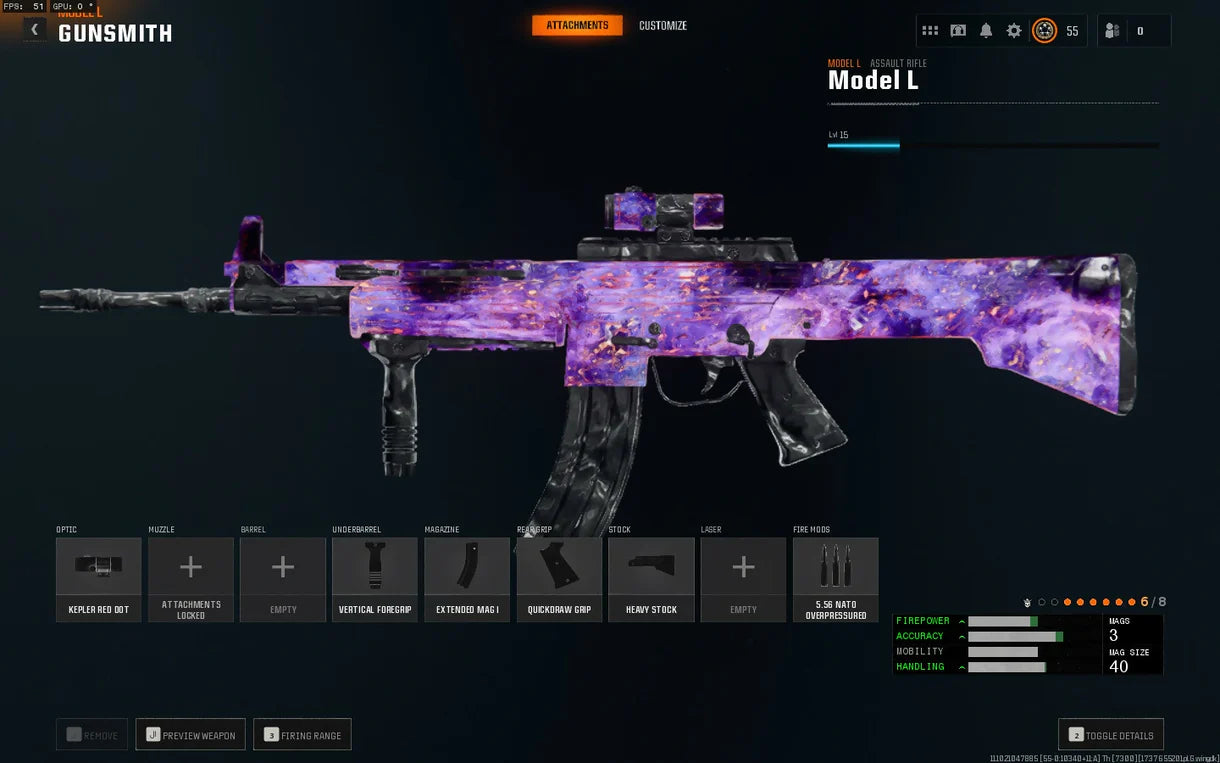Open settings with the gear icon

click(1014, 31)
